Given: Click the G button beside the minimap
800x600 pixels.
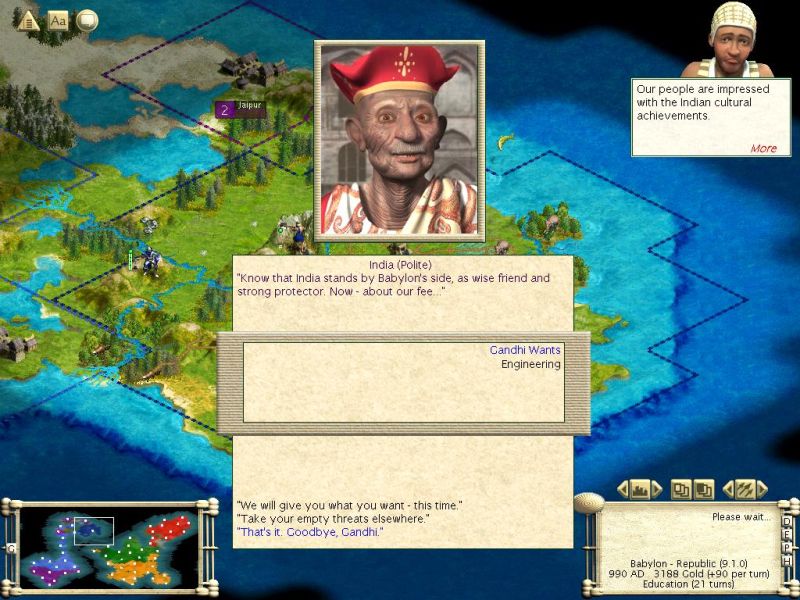Looking at the screenshot, I should click(x=11, y=549).
